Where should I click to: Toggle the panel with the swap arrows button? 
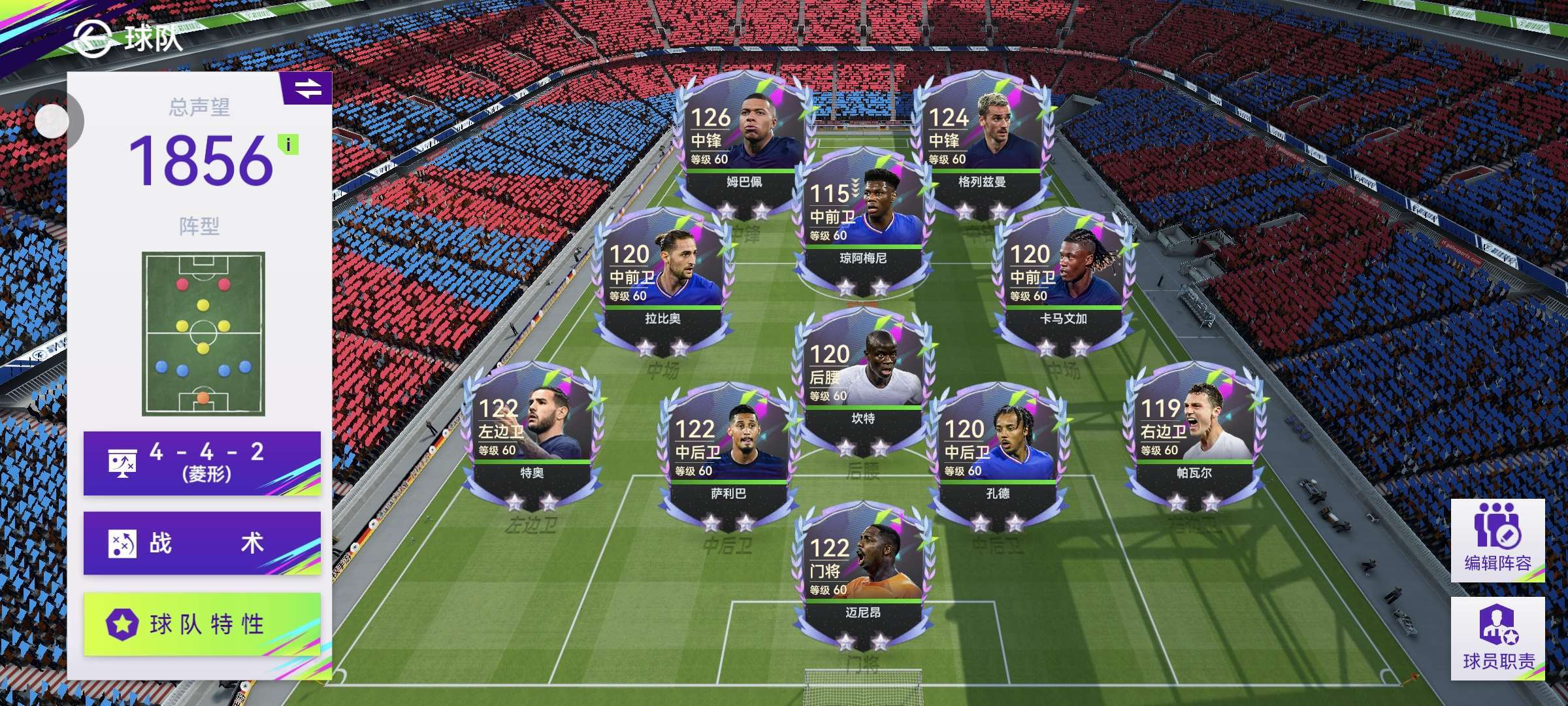pos(307,88)
